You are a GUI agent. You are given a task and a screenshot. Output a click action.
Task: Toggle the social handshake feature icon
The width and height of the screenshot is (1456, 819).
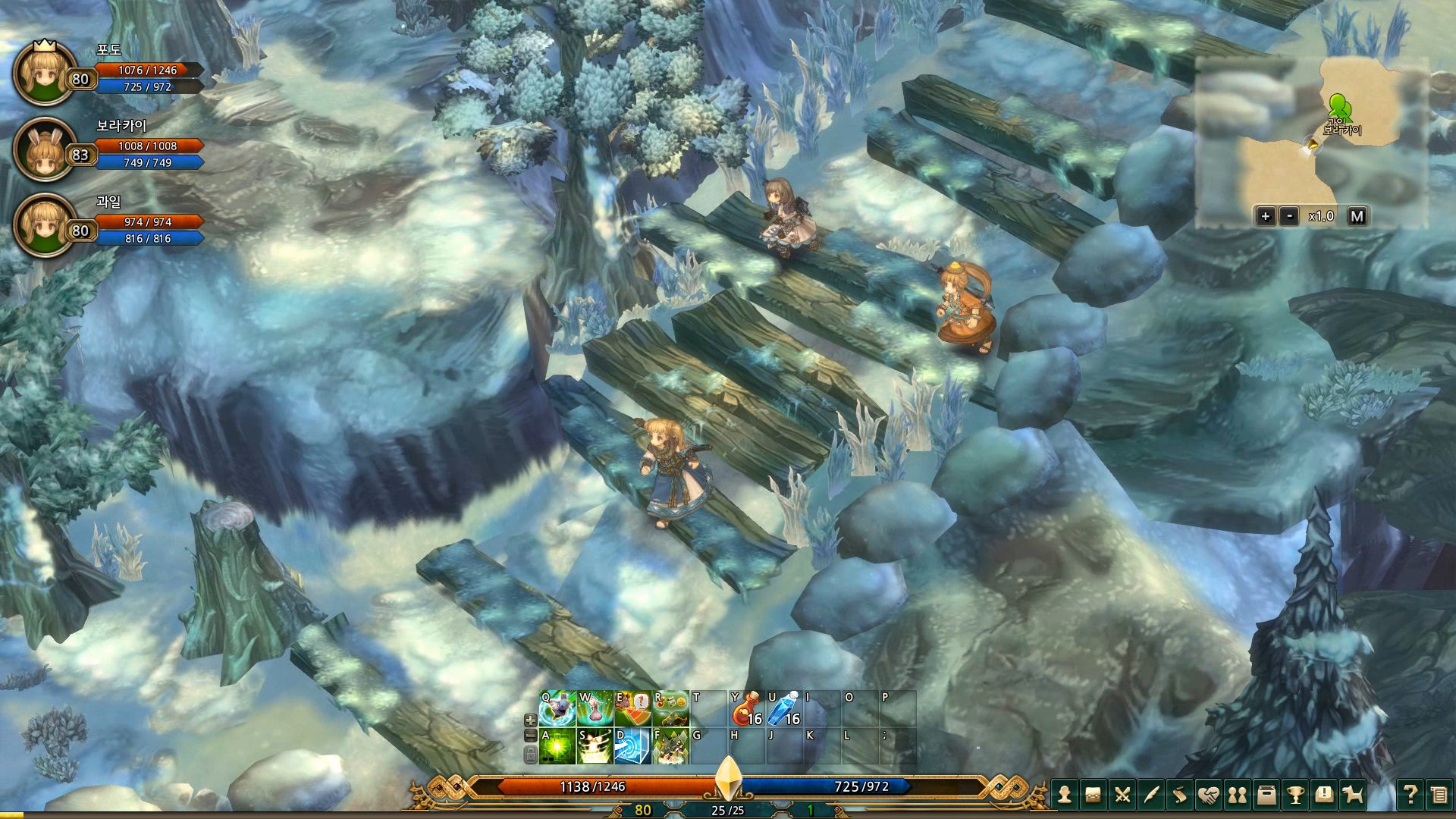(1209, 796)
